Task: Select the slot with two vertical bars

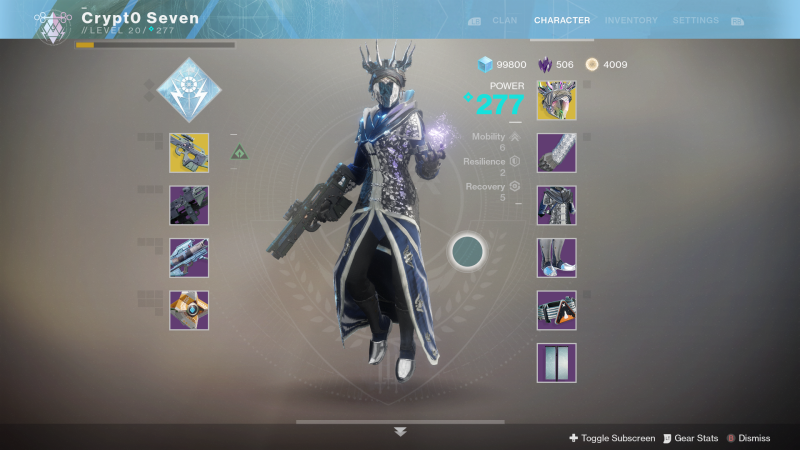Action: click(557, 362)
